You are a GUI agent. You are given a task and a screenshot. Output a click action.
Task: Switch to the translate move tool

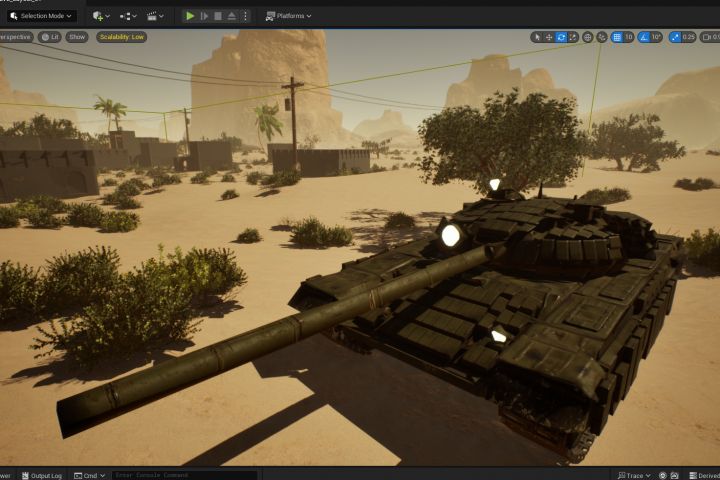(549, 37)
